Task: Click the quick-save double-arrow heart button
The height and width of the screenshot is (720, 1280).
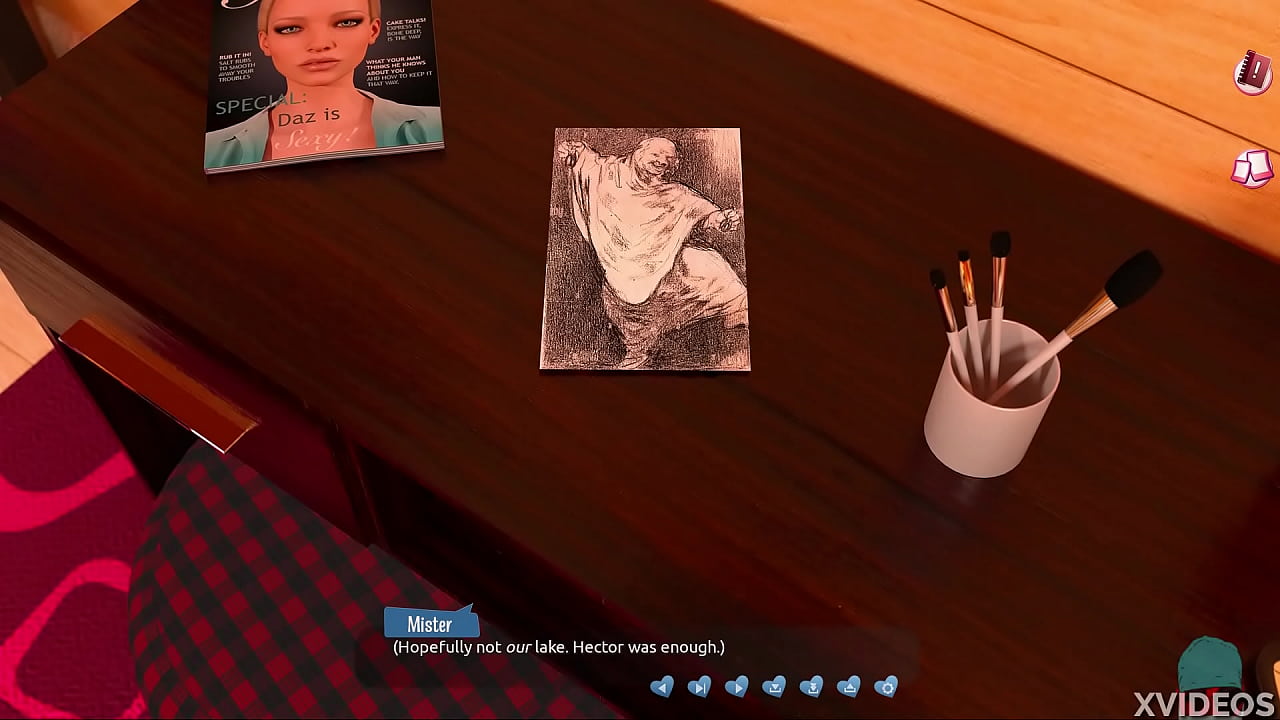Action: [x=811, y=687]
